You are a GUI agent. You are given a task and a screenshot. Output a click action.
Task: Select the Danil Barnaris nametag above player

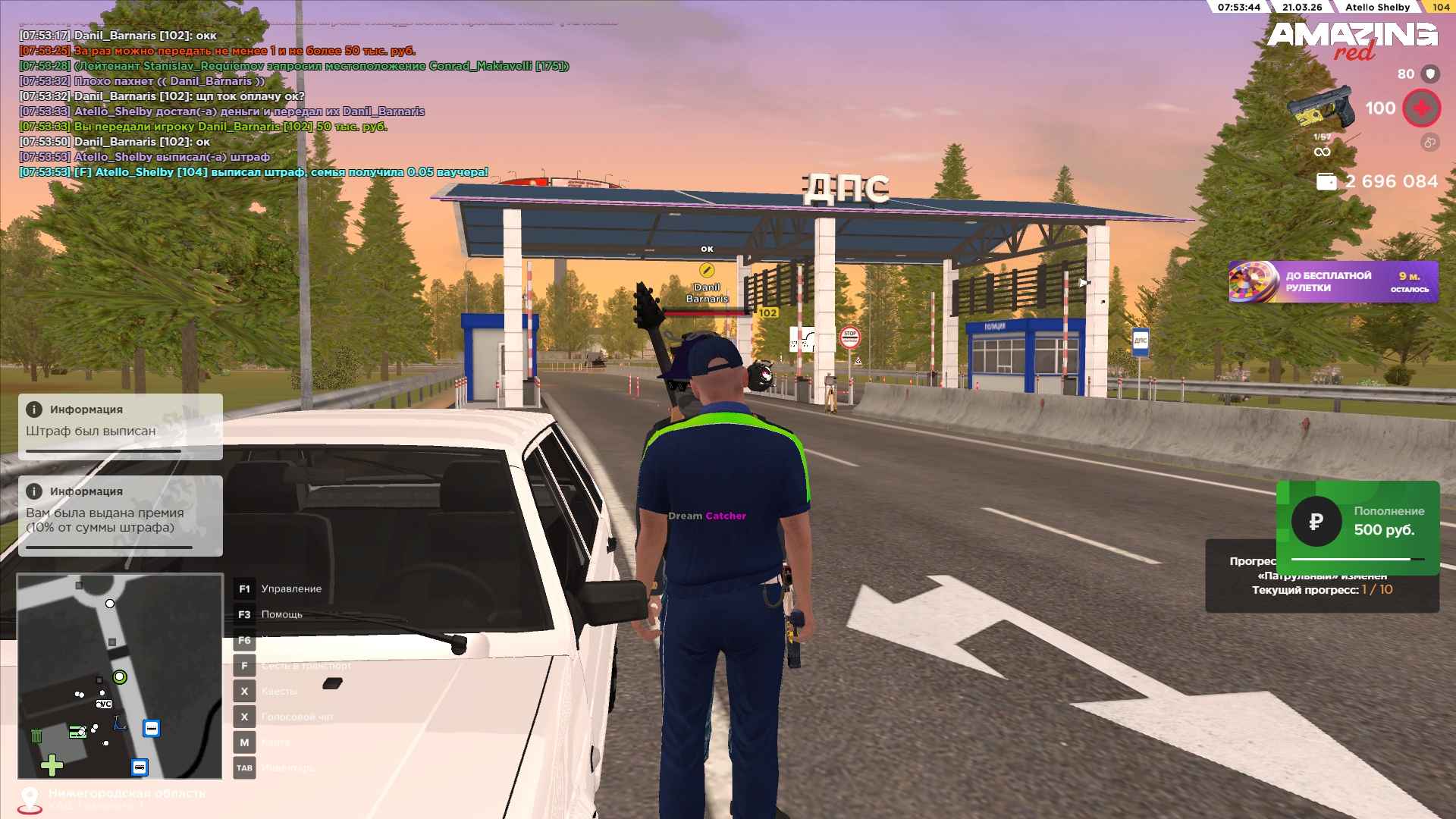click(x=707, y=293)
